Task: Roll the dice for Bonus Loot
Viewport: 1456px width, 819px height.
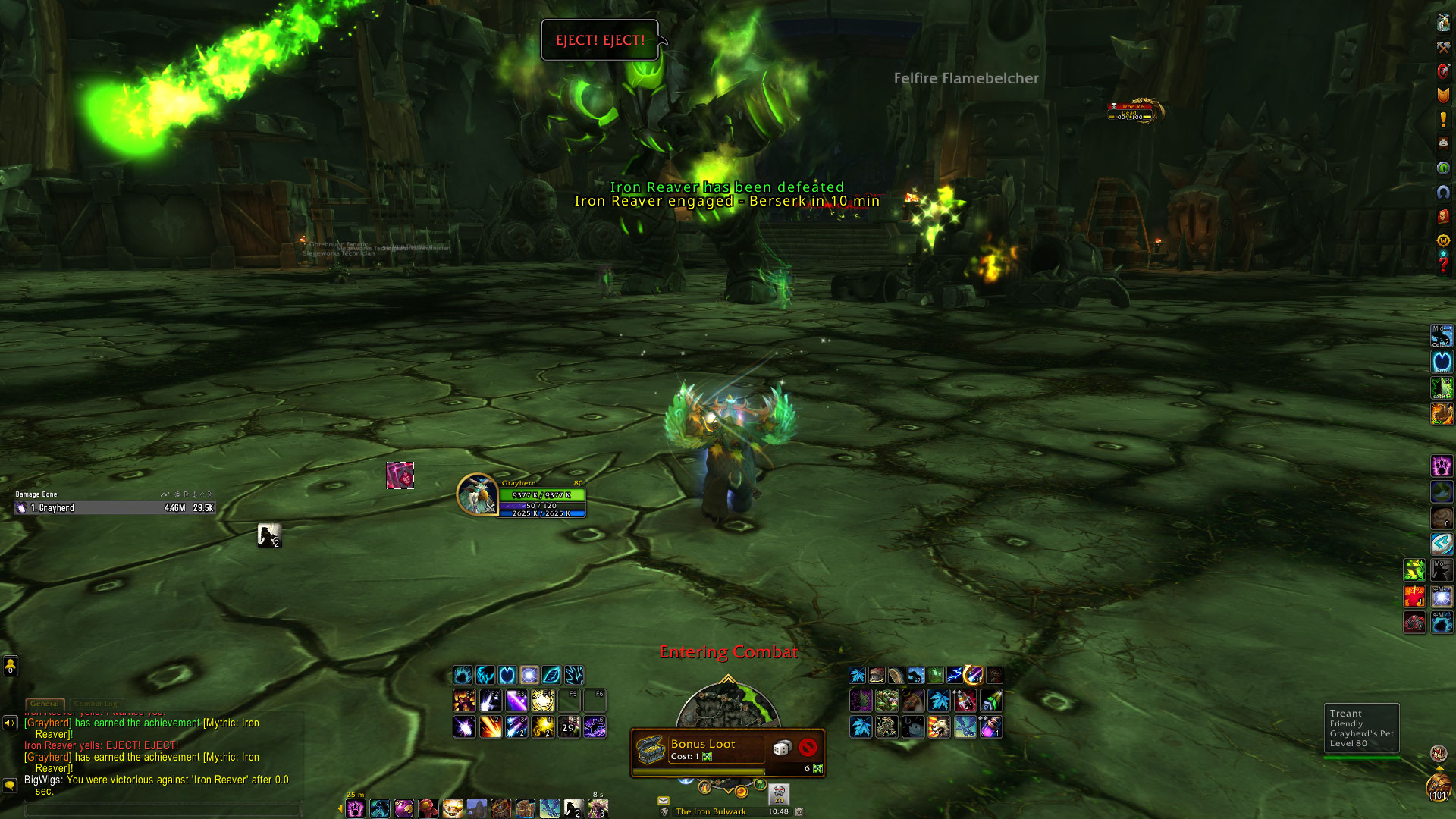Action: click(781, 748)
